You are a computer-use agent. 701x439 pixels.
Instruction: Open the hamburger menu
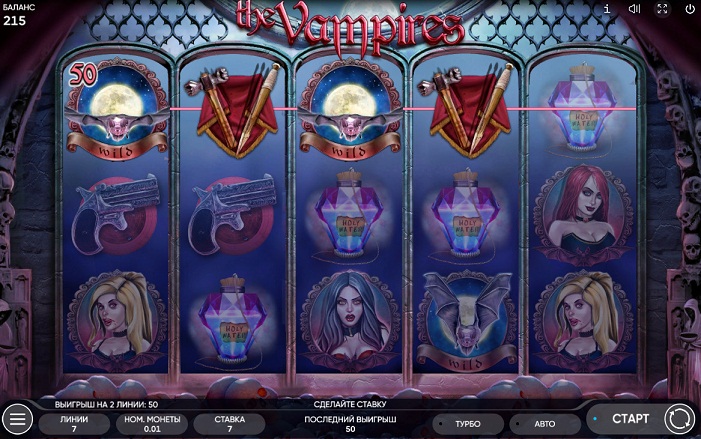[x=17, y=418]
